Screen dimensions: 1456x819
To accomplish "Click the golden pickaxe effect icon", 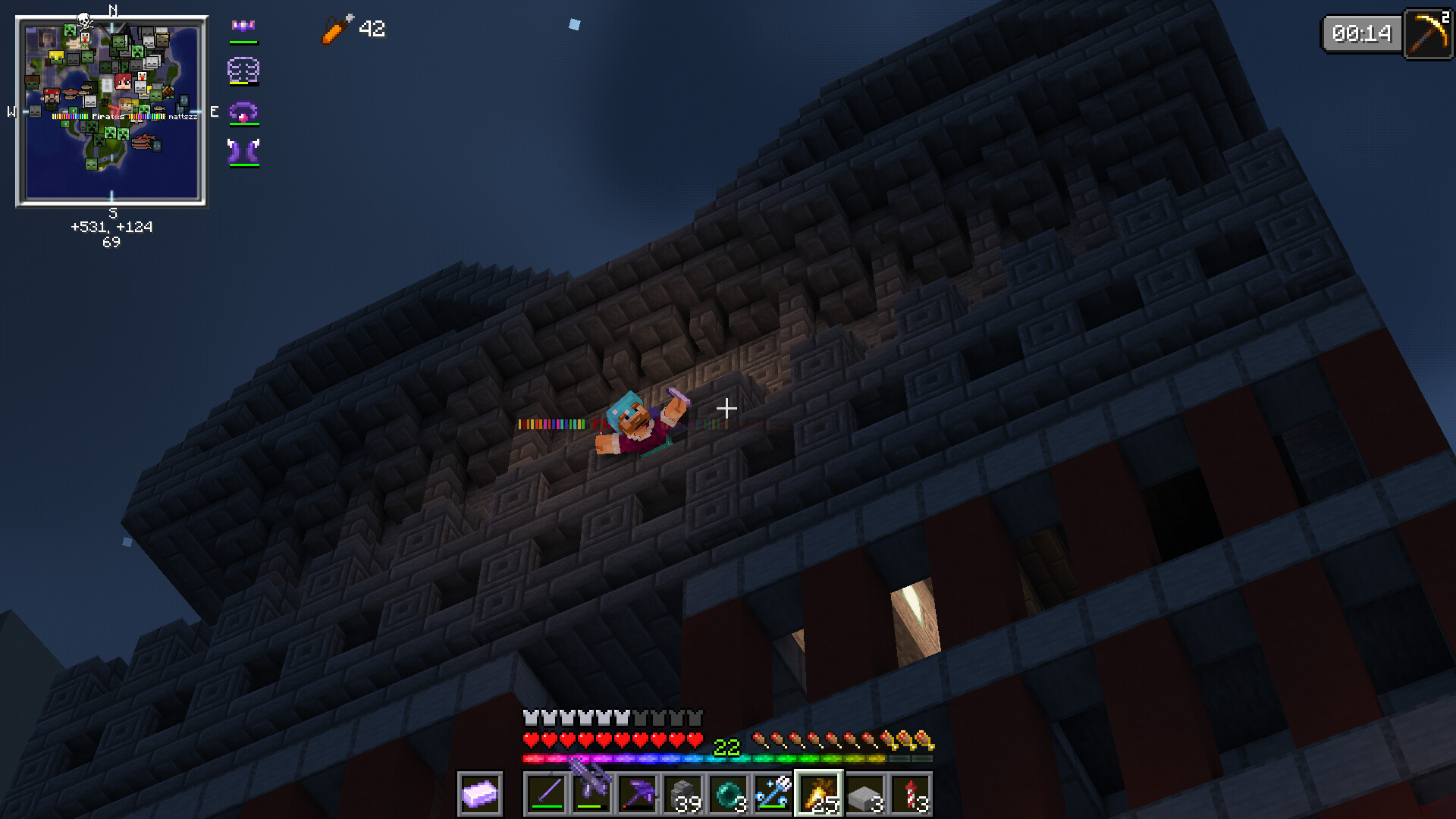I will [x=1428, y=33].
